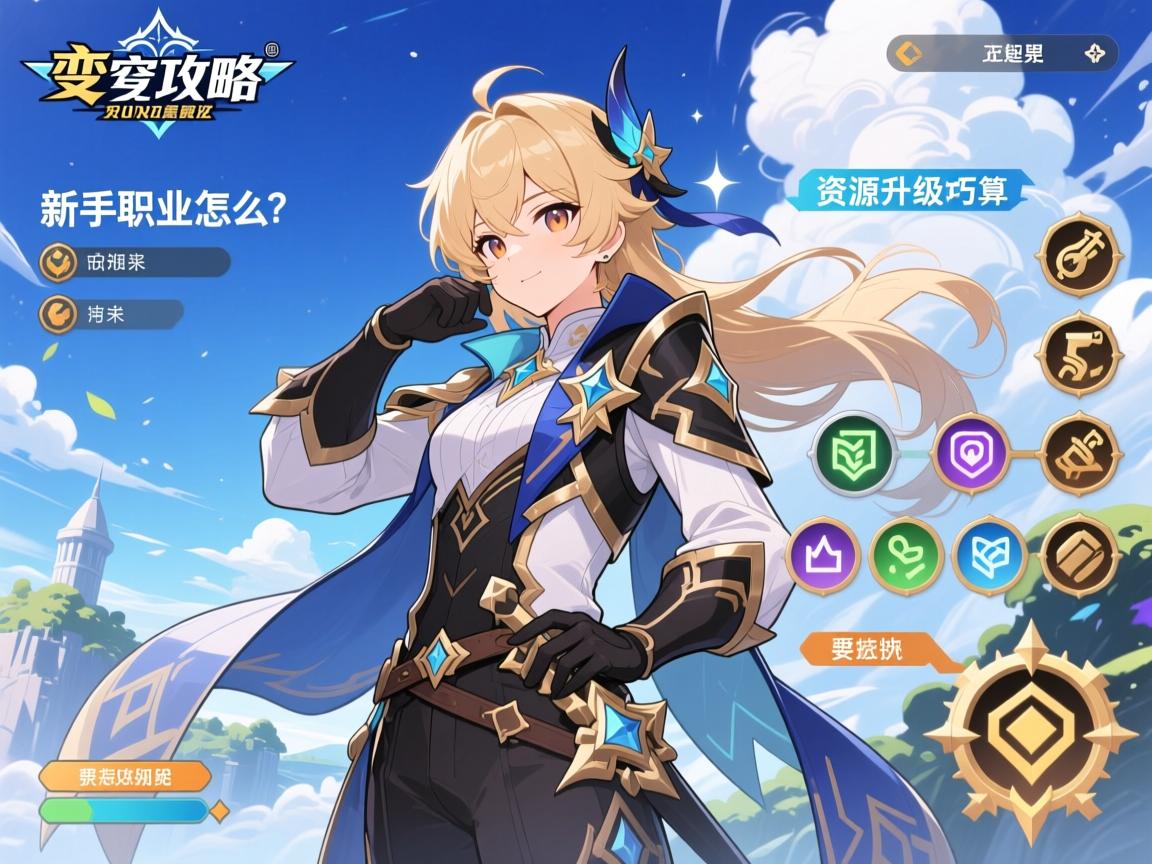Choose the shorter pill option under 新手职业怎么?
The width and height of the screenshot is (1152, 864).
[111, 314]
